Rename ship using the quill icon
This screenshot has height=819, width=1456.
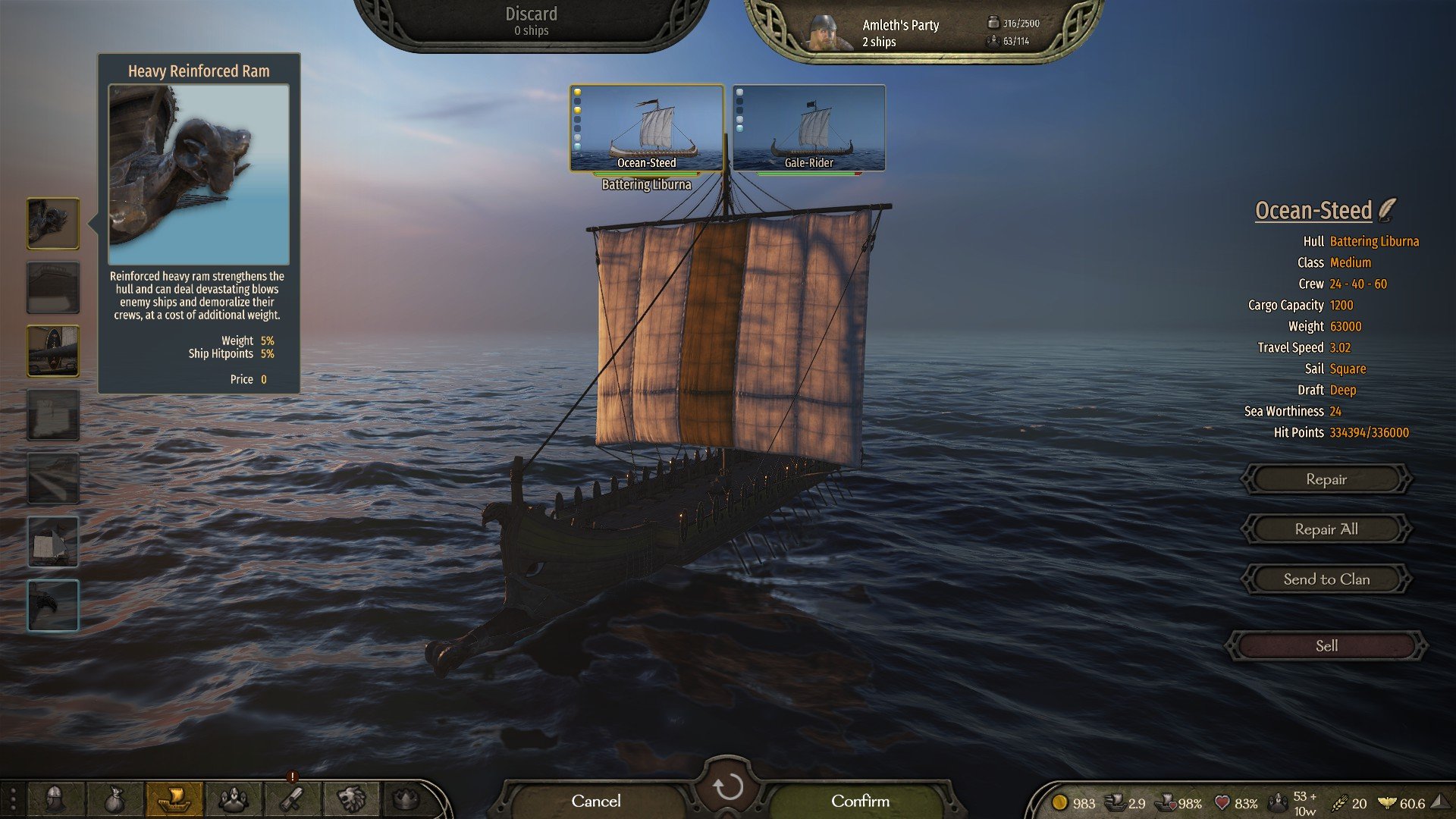[x=1388, y=209]
